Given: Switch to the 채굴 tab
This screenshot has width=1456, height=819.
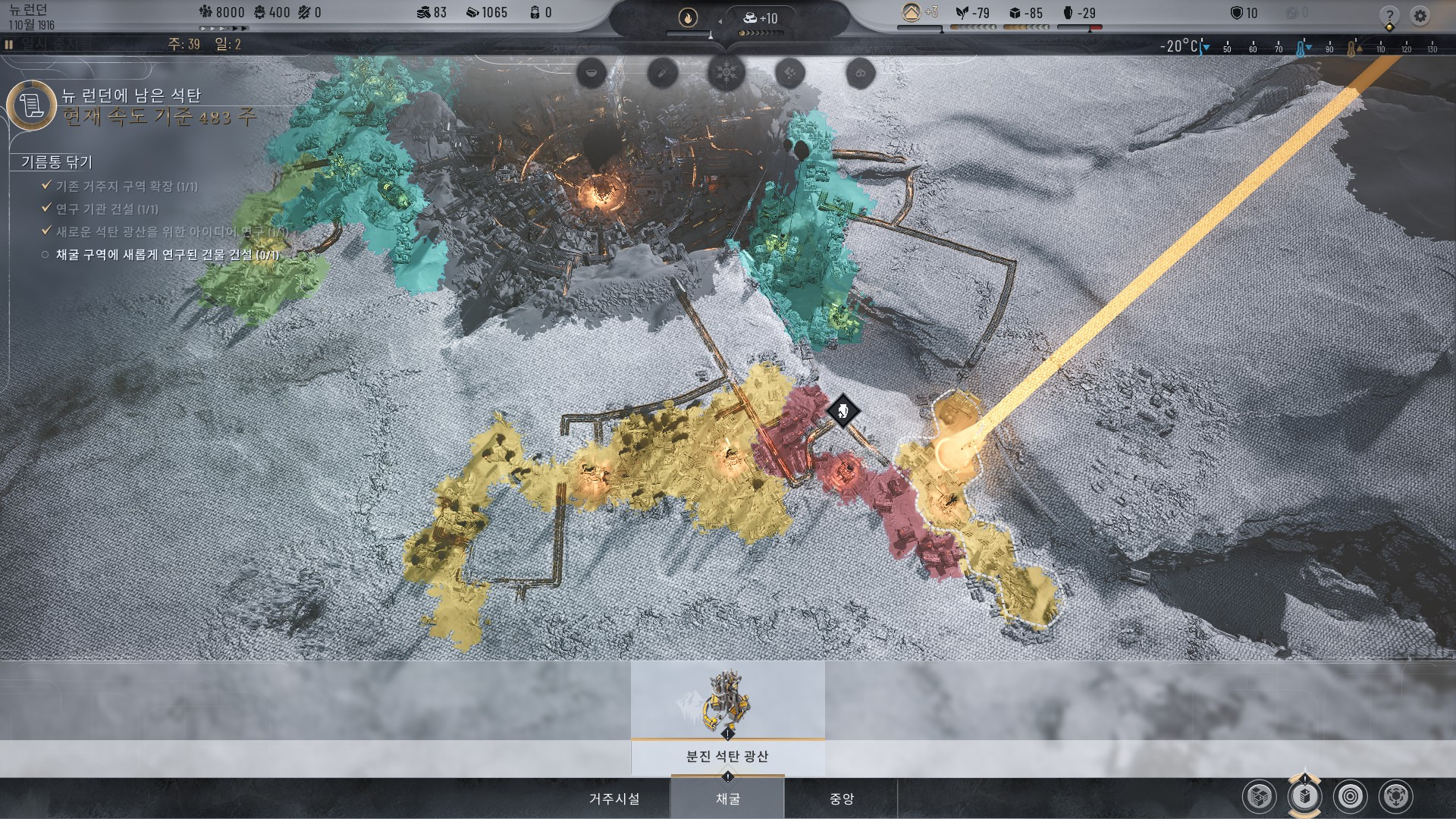Looking at the screenshot, I should [x=727, y=799].
